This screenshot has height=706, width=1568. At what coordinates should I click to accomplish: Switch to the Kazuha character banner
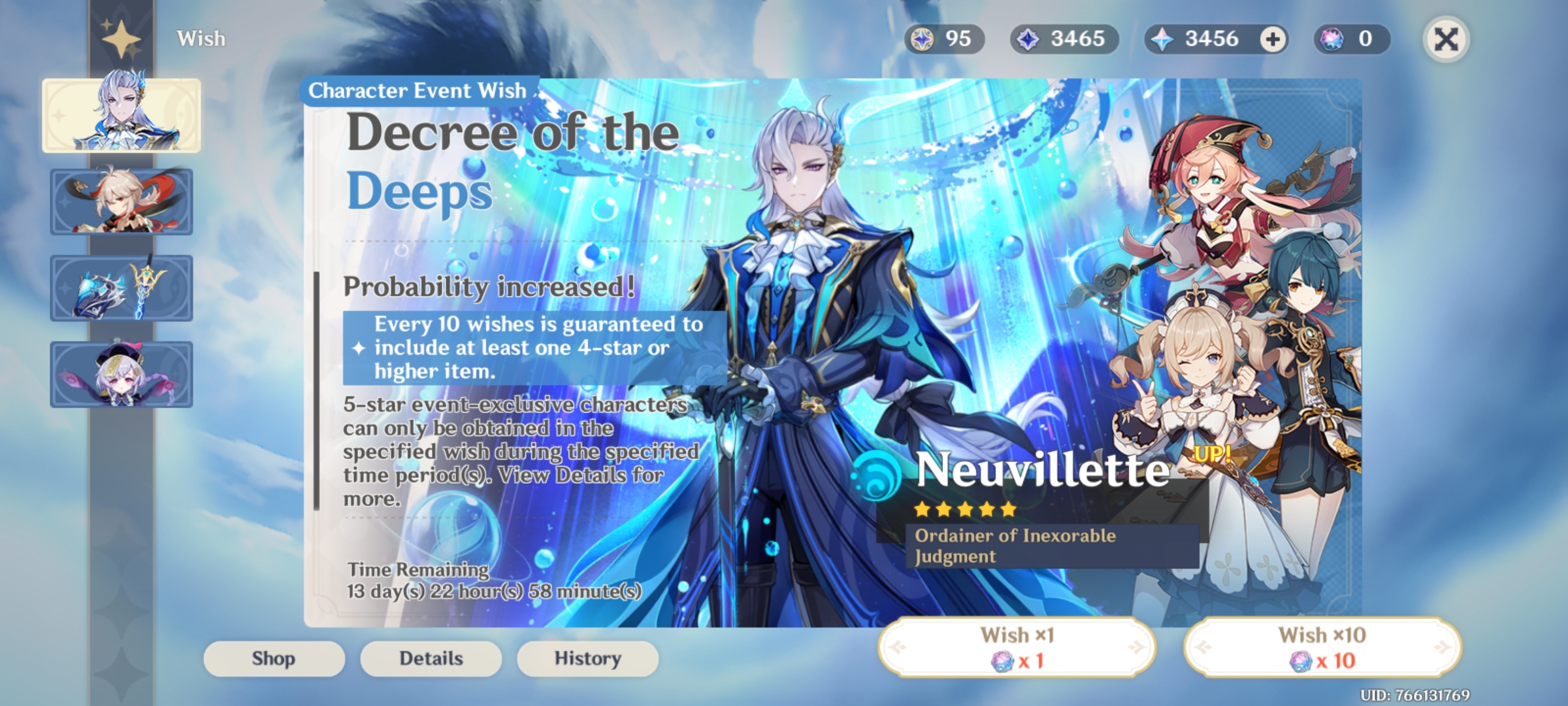pyautogui.click(x=122, y=201)
